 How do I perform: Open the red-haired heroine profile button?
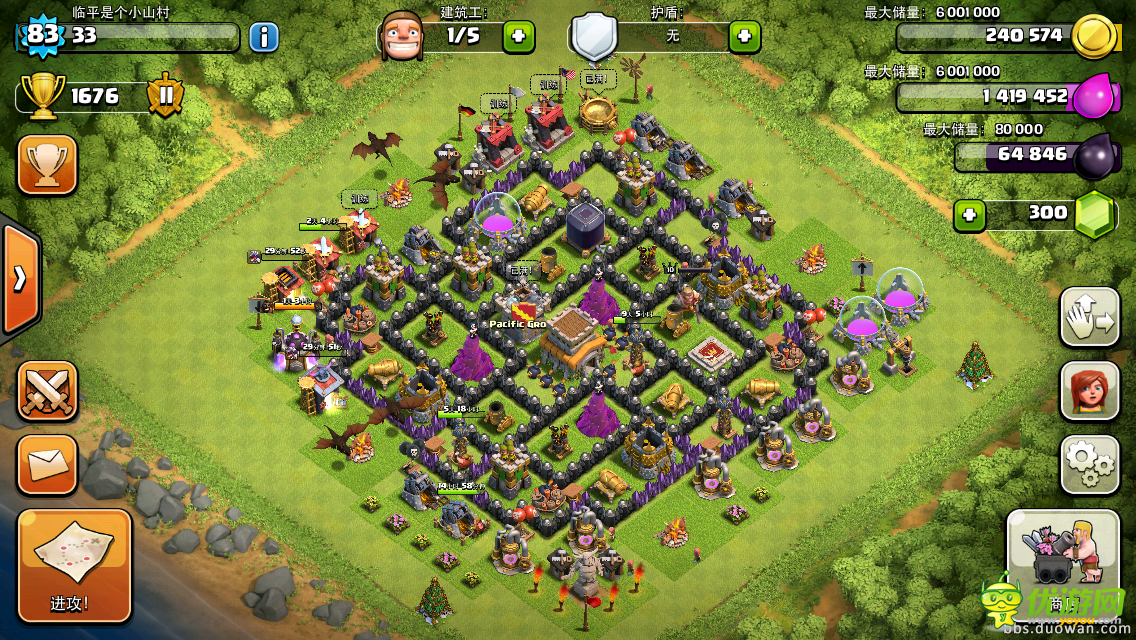tap(1089, 390)
